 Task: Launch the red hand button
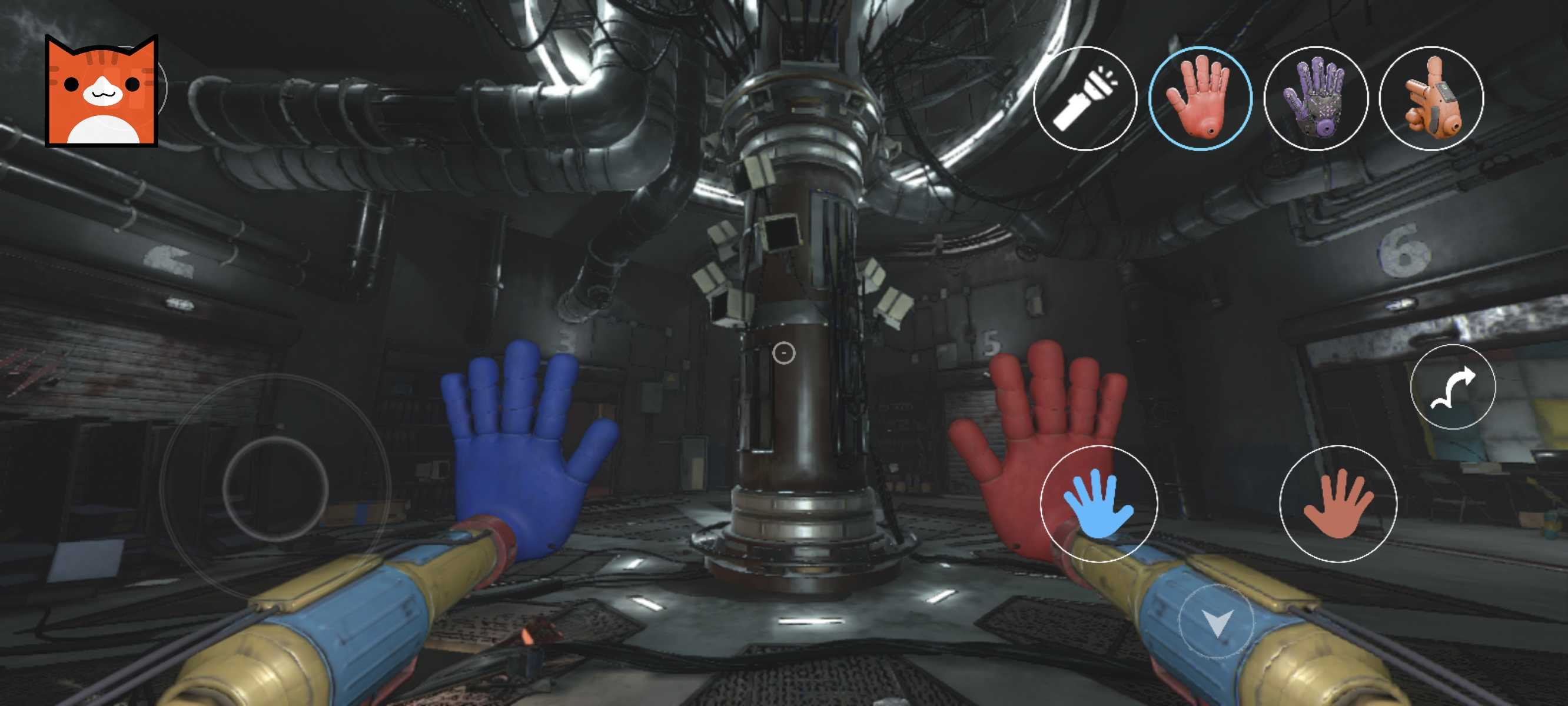[x=1337, y=504]
